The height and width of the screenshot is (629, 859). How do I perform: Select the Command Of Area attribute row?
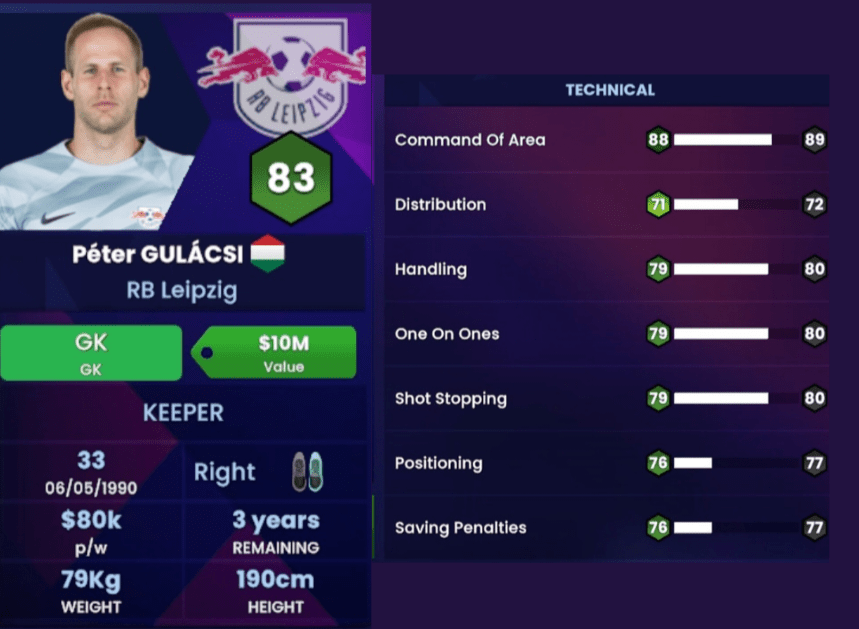608,140
